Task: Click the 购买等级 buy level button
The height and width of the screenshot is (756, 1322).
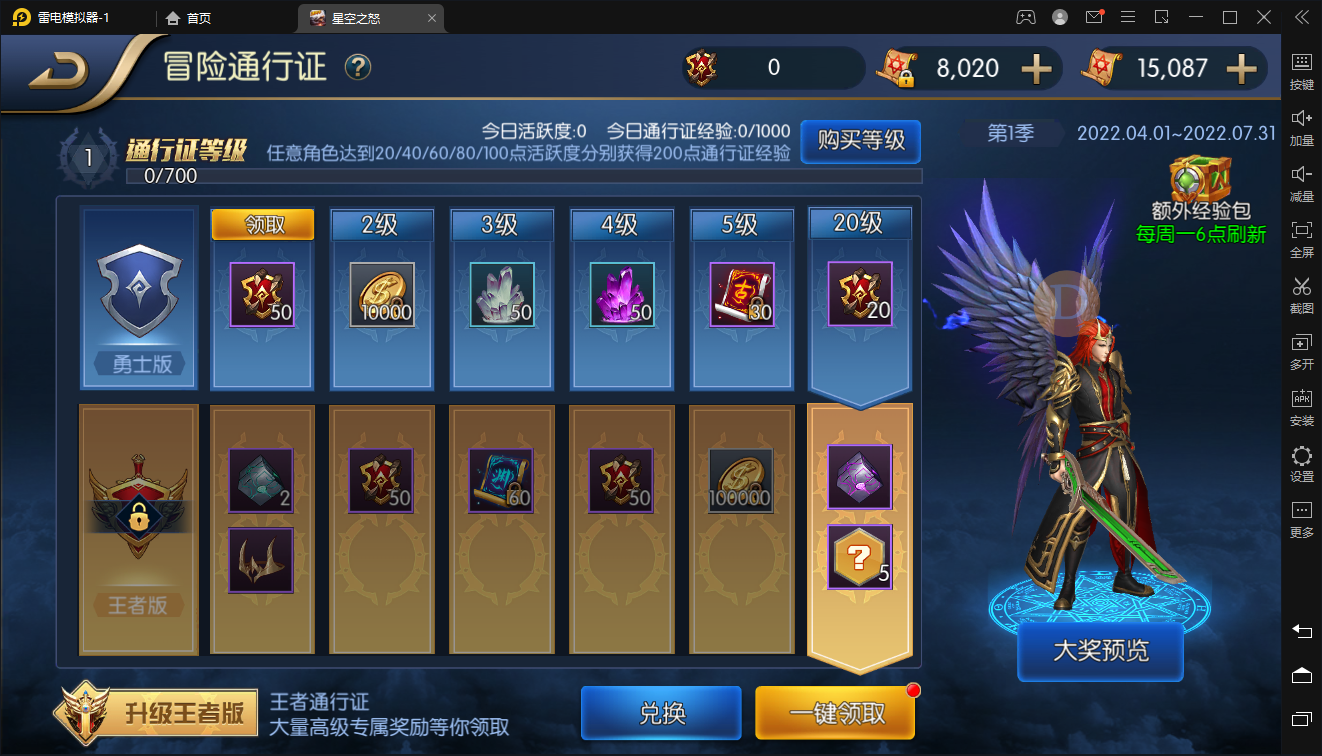Action: [x=861, y=142]
